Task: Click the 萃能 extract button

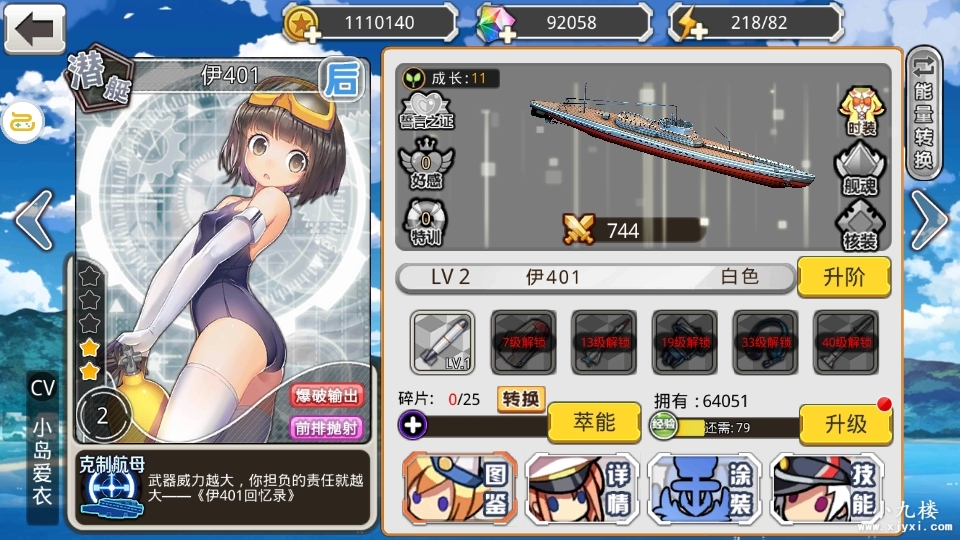Action: click(x=594, y=423)
